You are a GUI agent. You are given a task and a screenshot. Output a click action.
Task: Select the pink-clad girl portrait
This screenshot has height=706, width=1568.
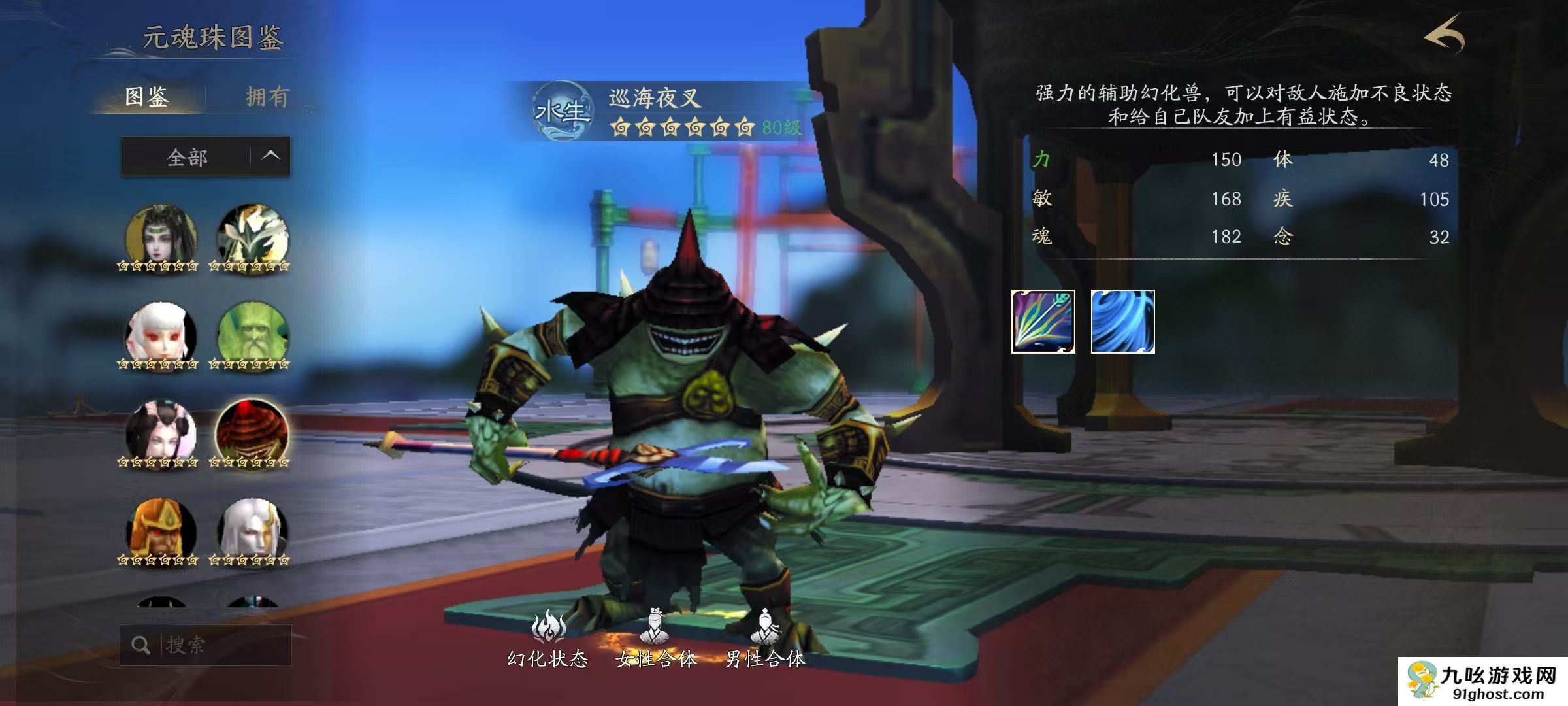coord(160,433)
